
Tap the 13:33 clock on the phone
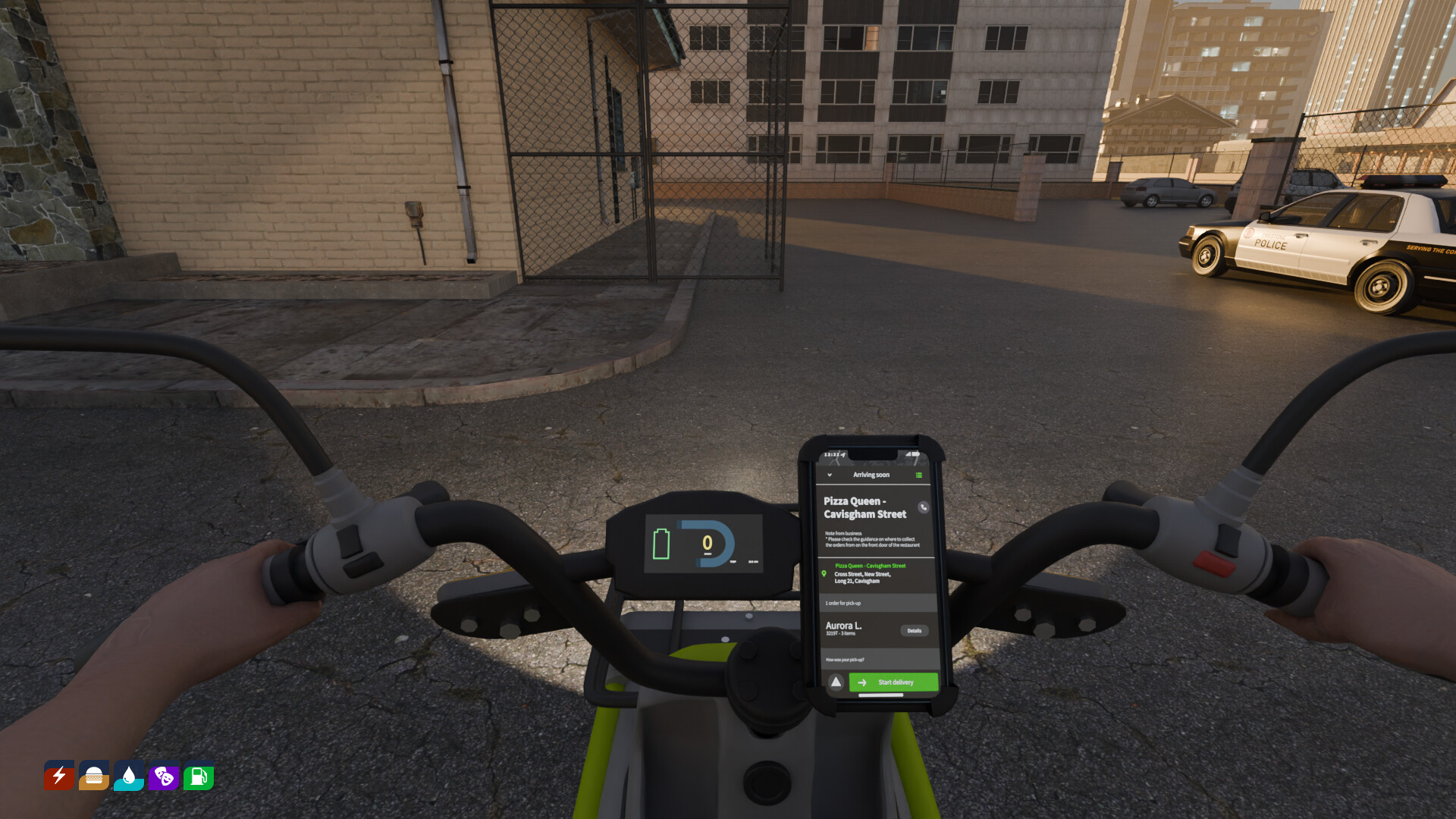[x=832, y=453]
